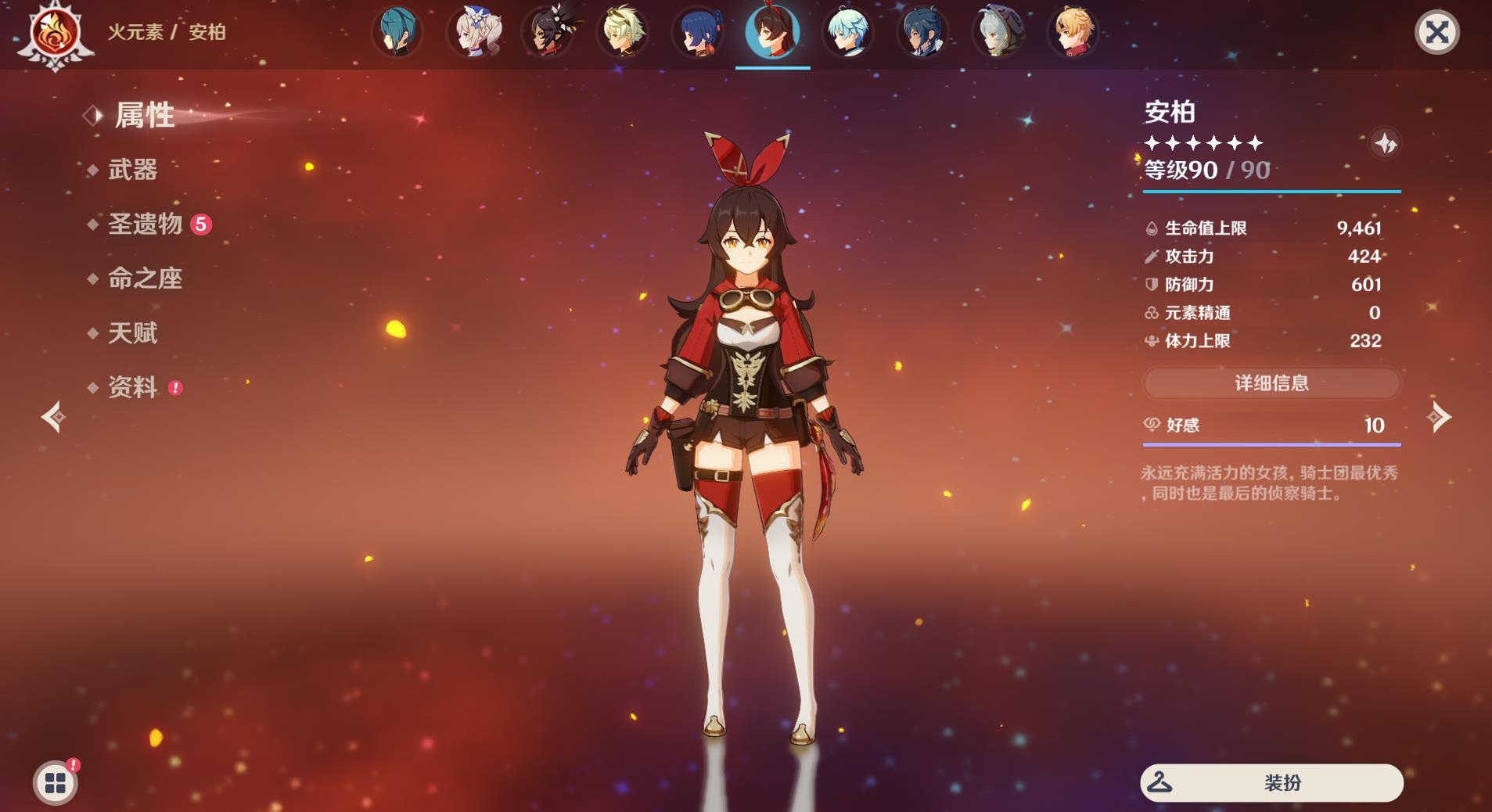Choose the orange-haired portrait in red

coord(1073,32)
